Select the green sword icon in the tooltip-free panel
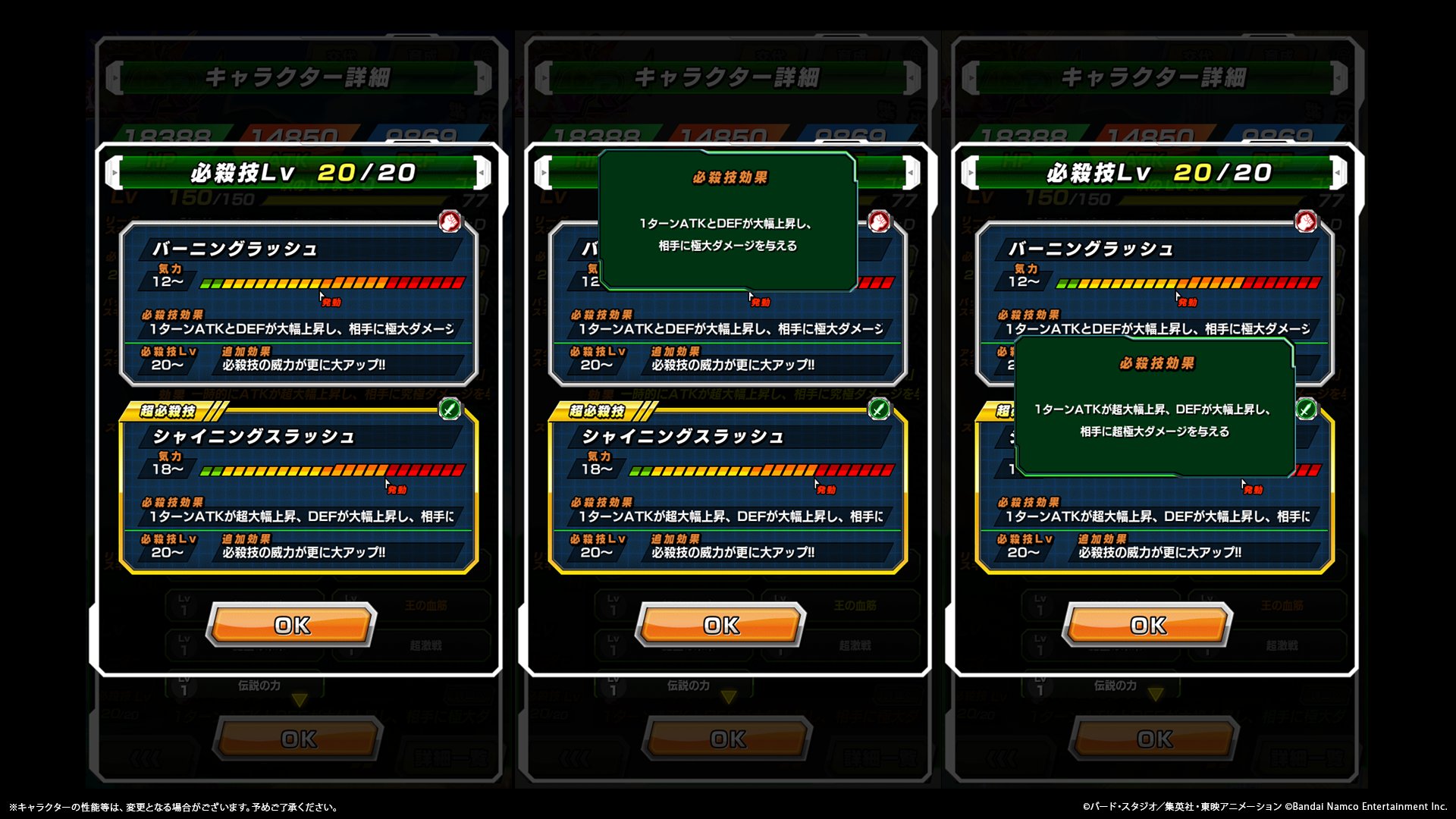Screen dimensions: 1456x819 click(x=450, y=409)
